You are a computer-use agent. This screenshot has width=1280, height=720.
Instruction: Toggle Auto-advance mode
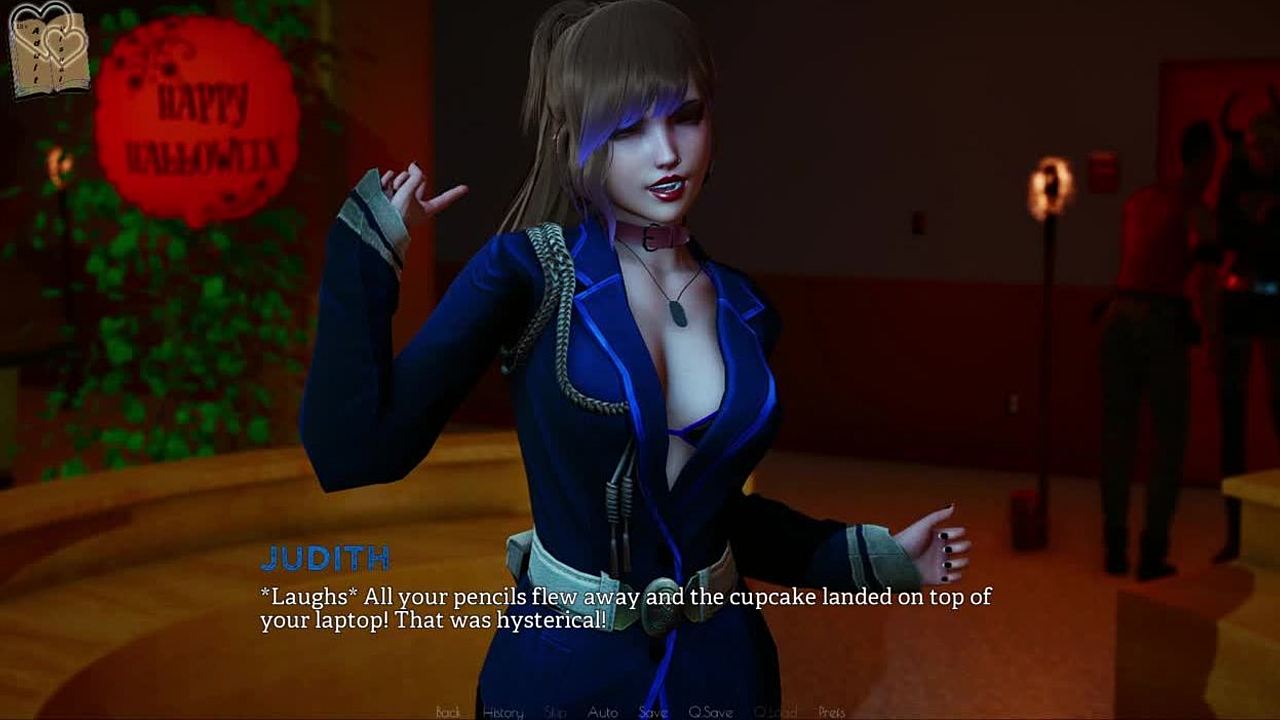coord(602,712)
